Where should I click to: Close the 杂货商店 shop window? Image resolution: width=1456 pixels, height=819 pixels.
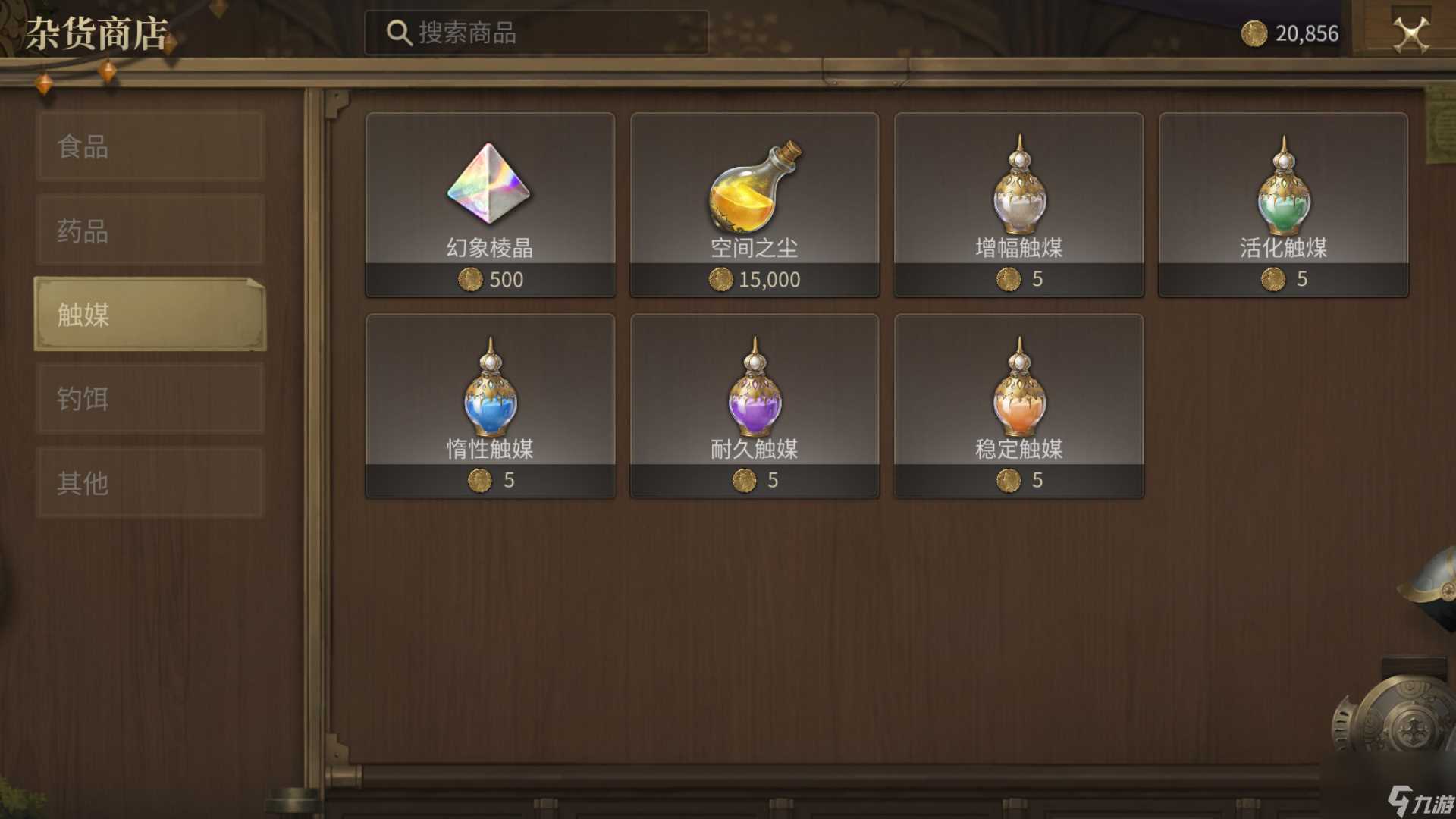[1408, 33]
